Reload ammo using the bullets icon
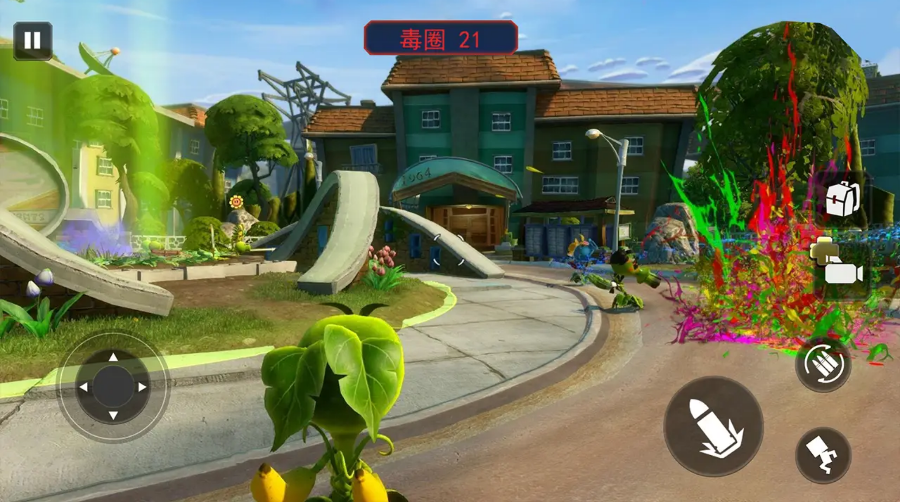This screenshot has width=900, height=502. [x=822, y=364]
